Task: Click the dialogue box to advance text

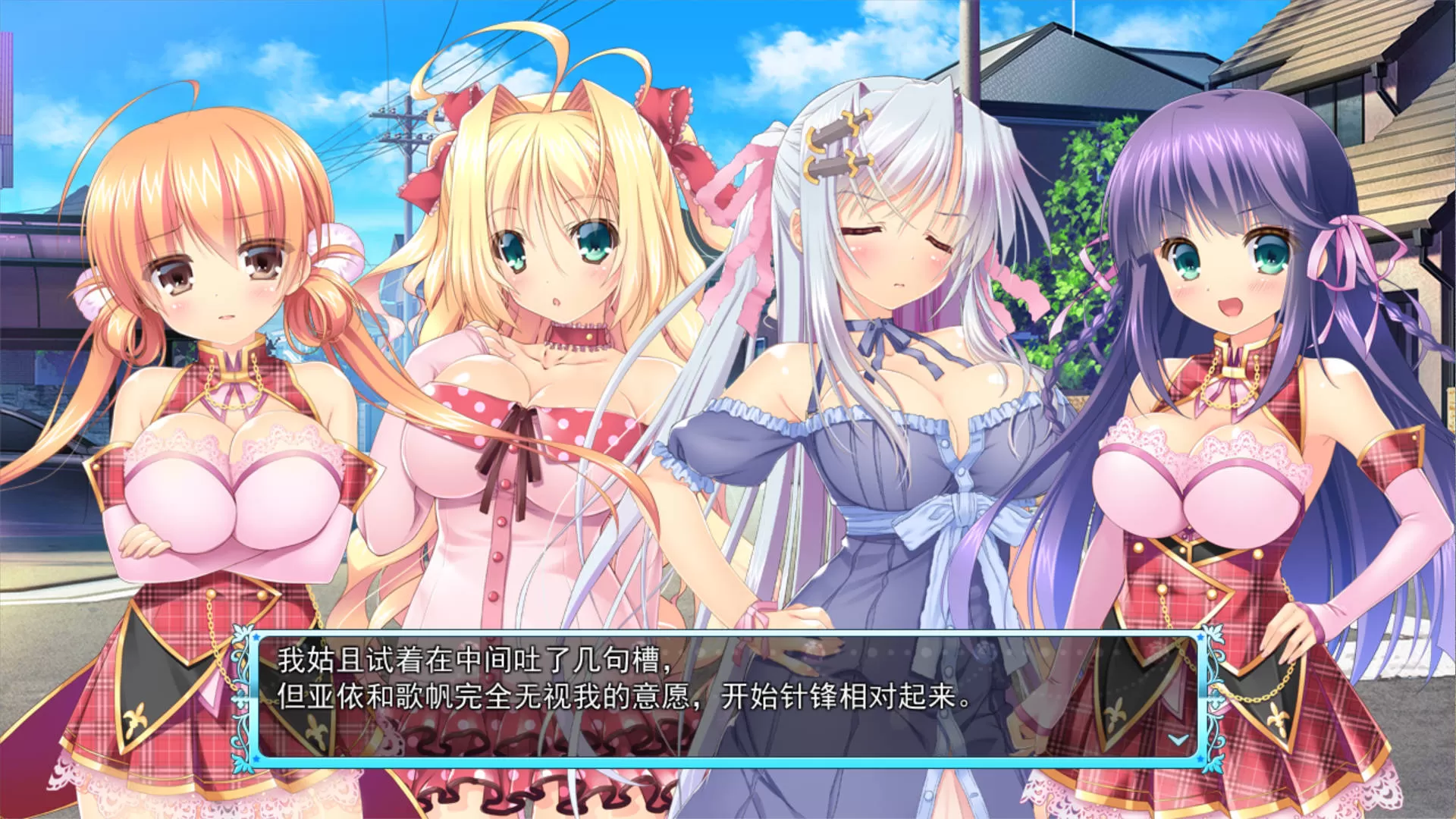Action: click(728, 698)
